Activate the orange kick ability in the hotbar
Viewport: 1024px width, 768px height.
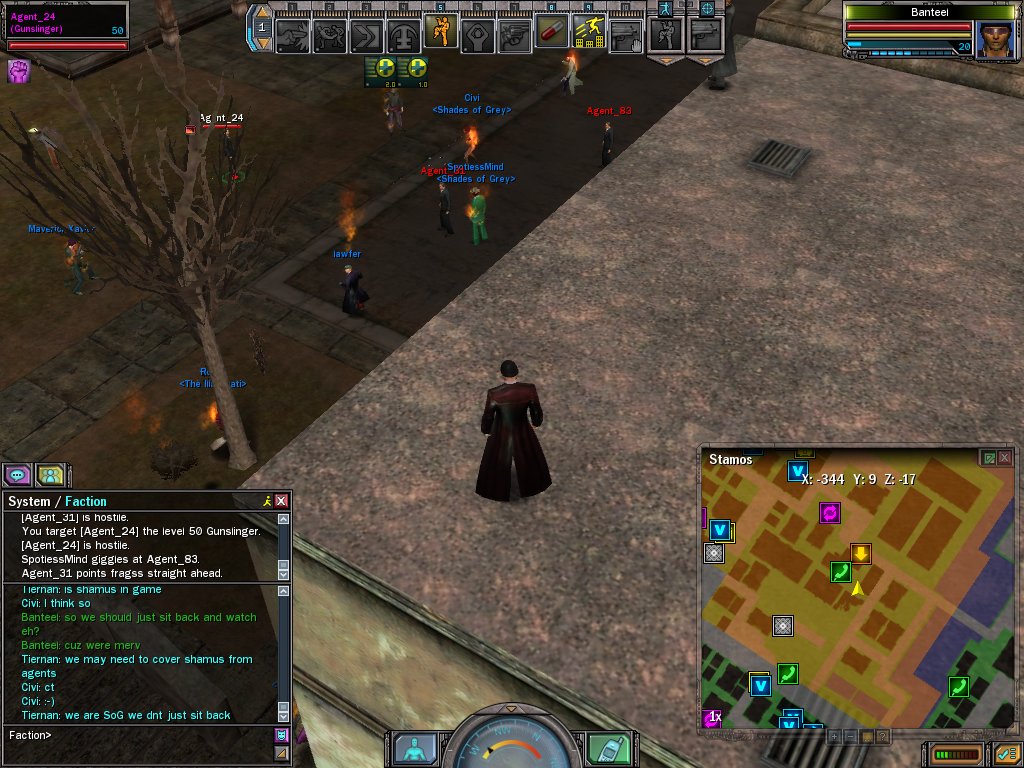click(x=441, y=33)
